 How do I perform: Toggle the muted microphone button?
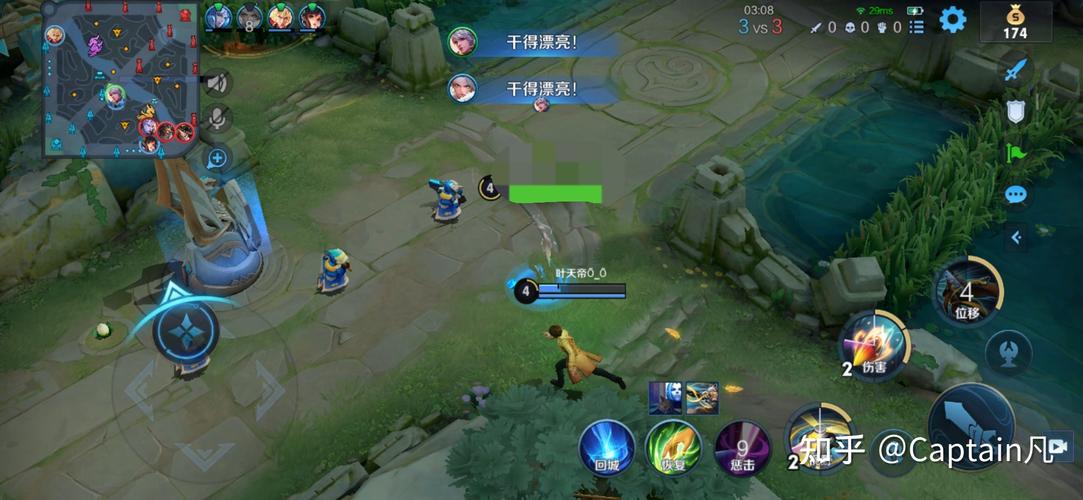click(216, 119)
